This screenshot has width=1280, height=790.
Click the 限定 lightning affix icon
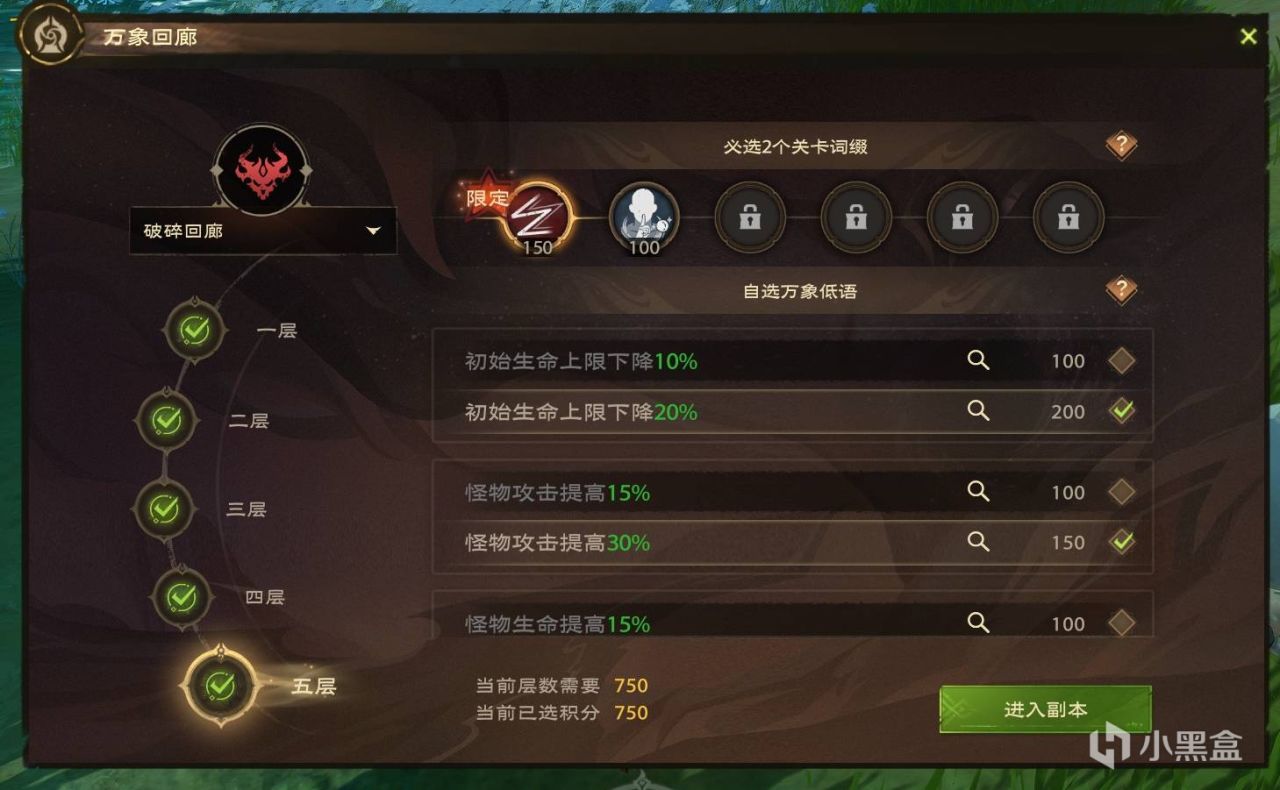(x=536, y=213)
